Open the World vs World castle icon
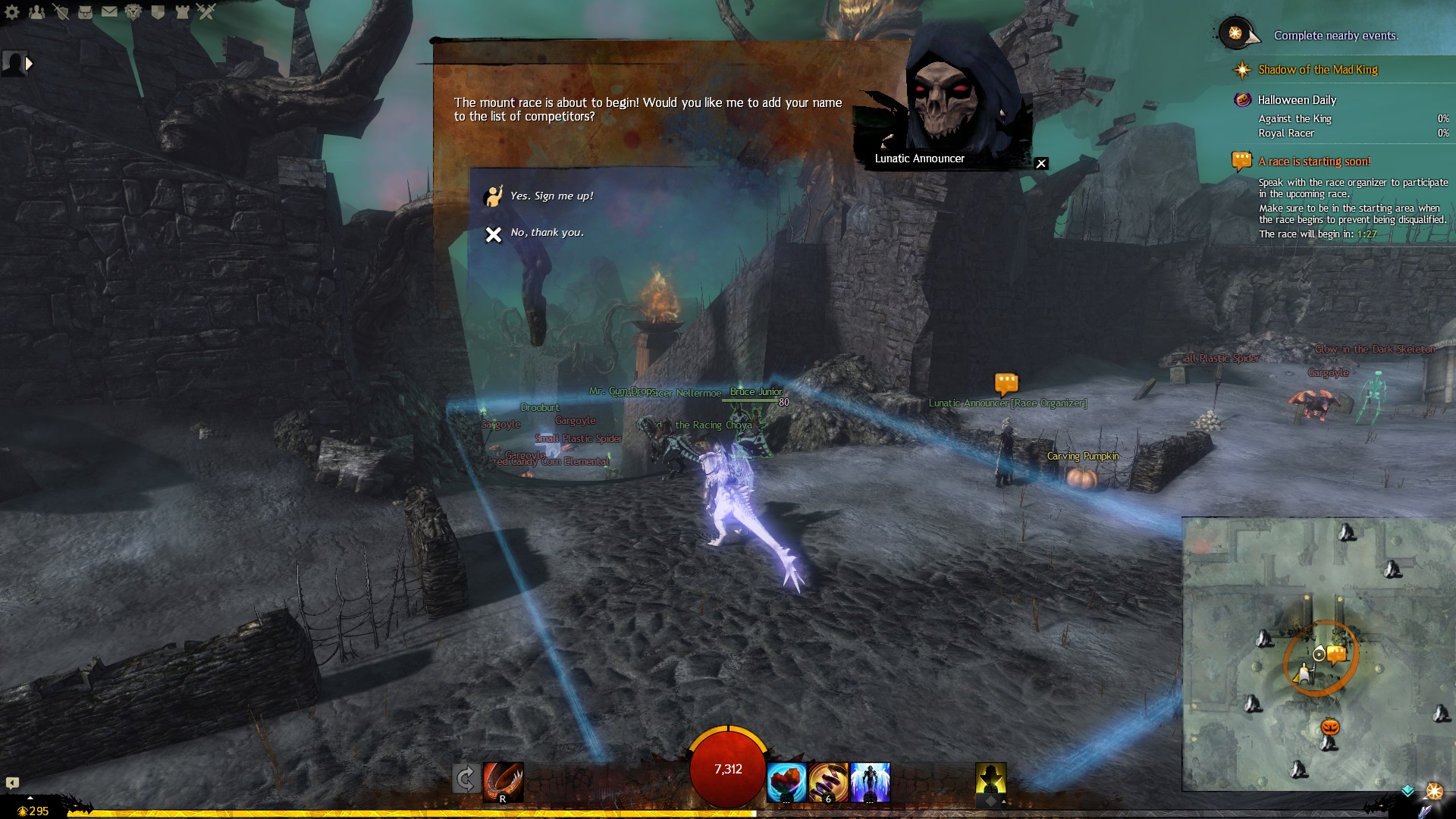The width and height of the screenshot is (1456, 819). coord(182,11)
